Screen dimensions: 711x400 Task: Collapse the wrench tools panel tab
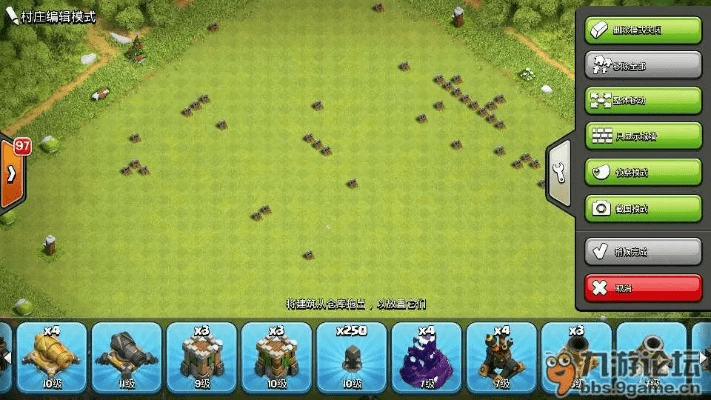pyautogui.click(x=559, y=168)
